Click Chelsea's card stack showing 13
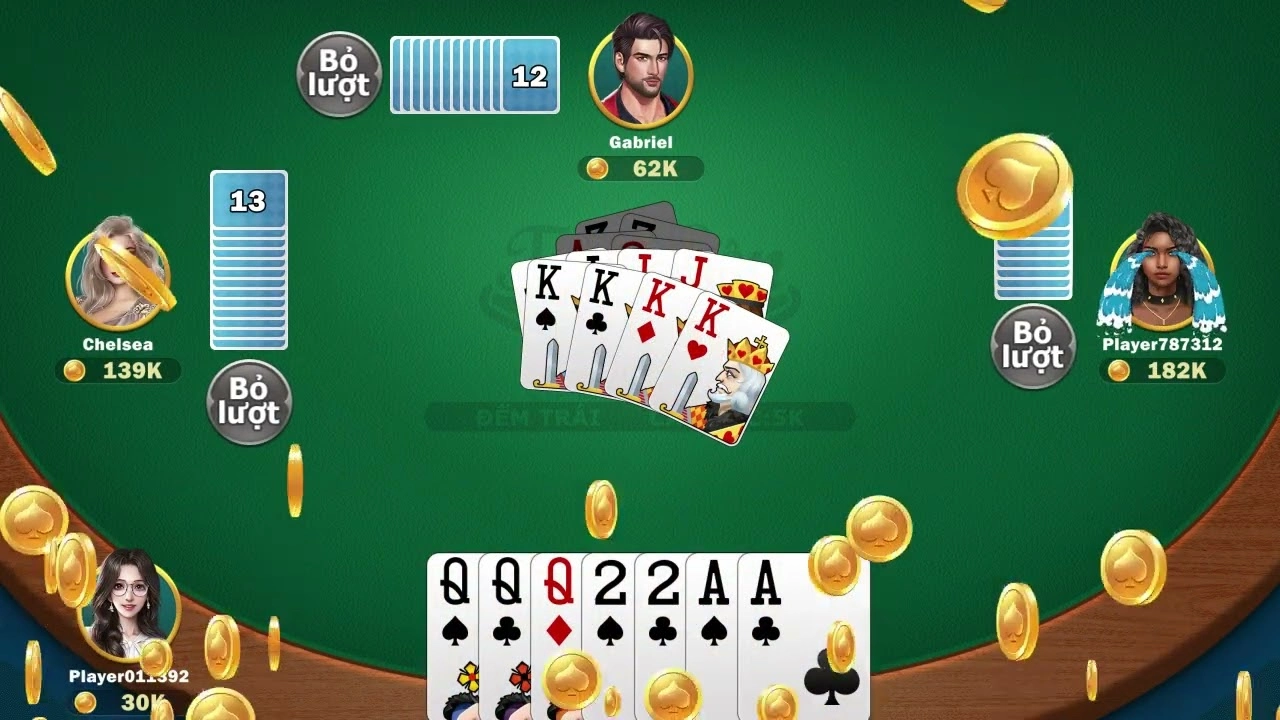The width and height of the screenshot is (1280, 720). pos(248,260)
